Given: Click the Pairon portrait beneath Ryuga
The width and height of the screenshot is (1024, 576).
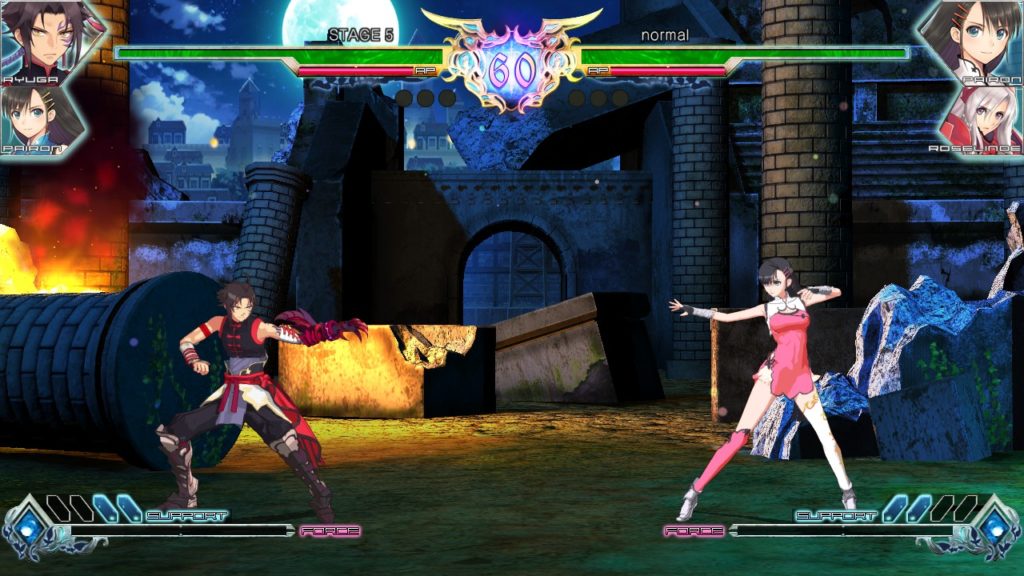Looking at the screenshot, I should [40, 118].
